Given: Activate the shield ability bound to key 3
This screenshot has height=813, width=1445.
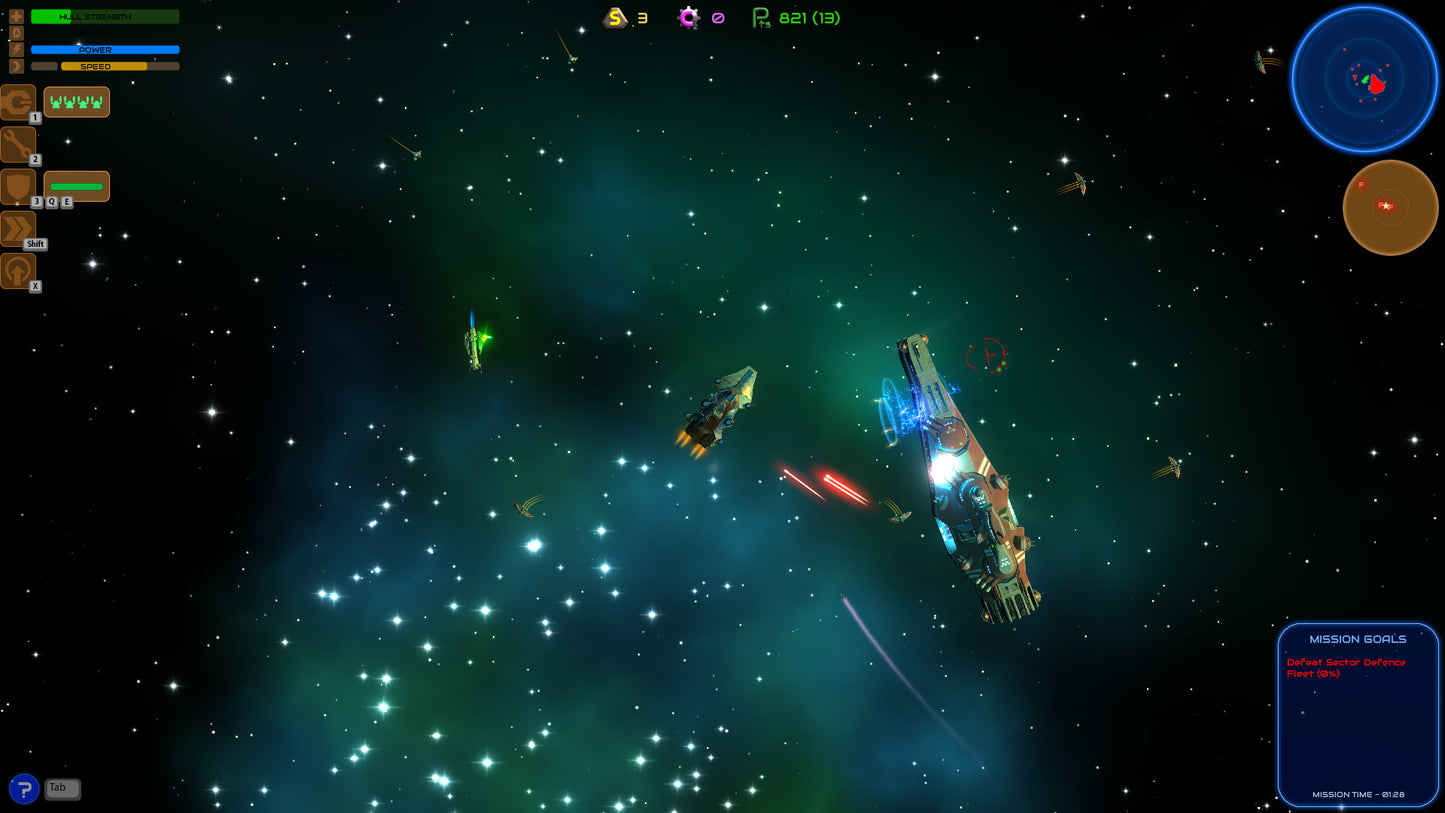Looking at the screenshot, I should 18,186.
